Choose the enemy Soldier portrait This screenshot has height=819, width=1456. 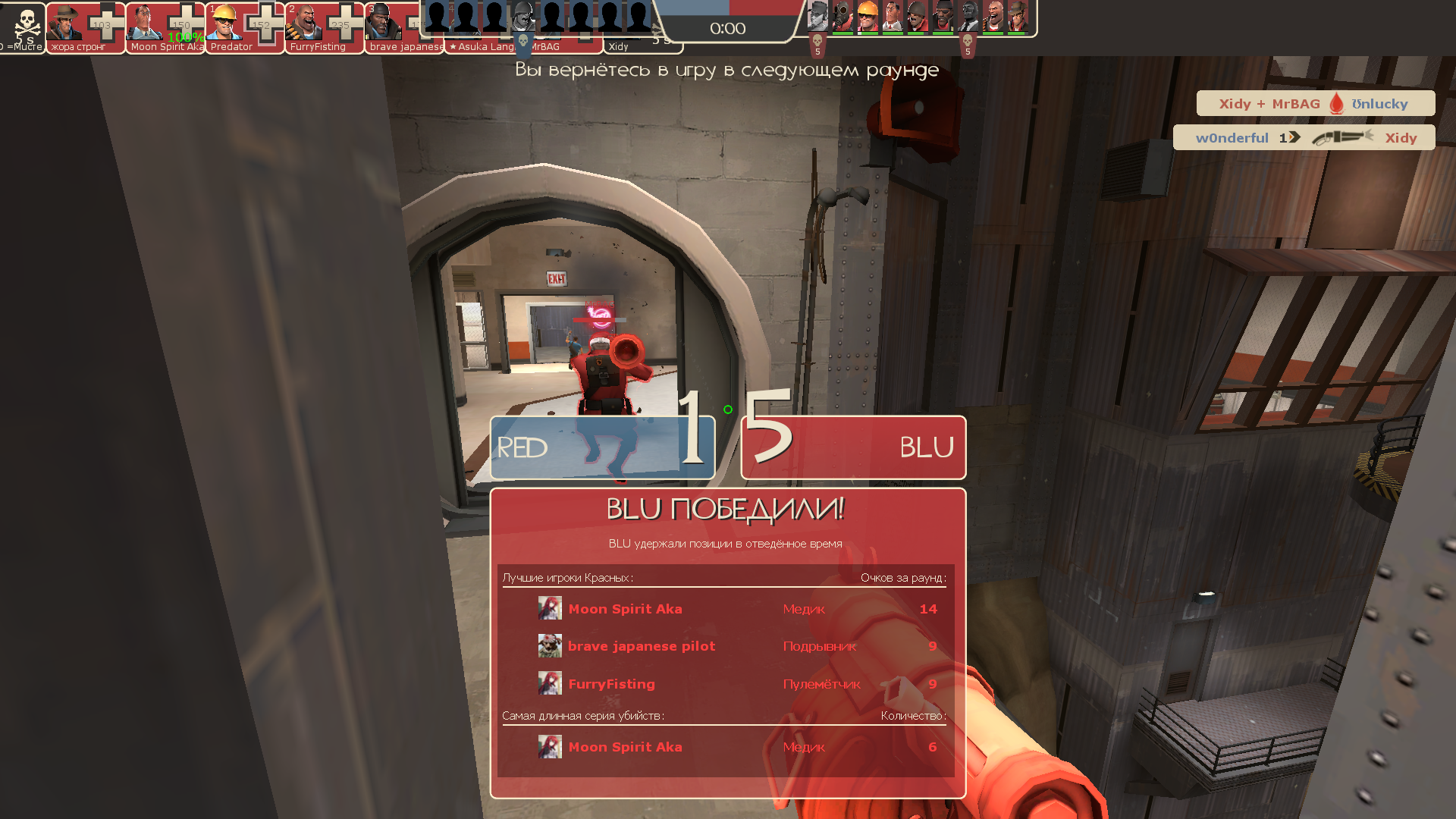(918, 17)
